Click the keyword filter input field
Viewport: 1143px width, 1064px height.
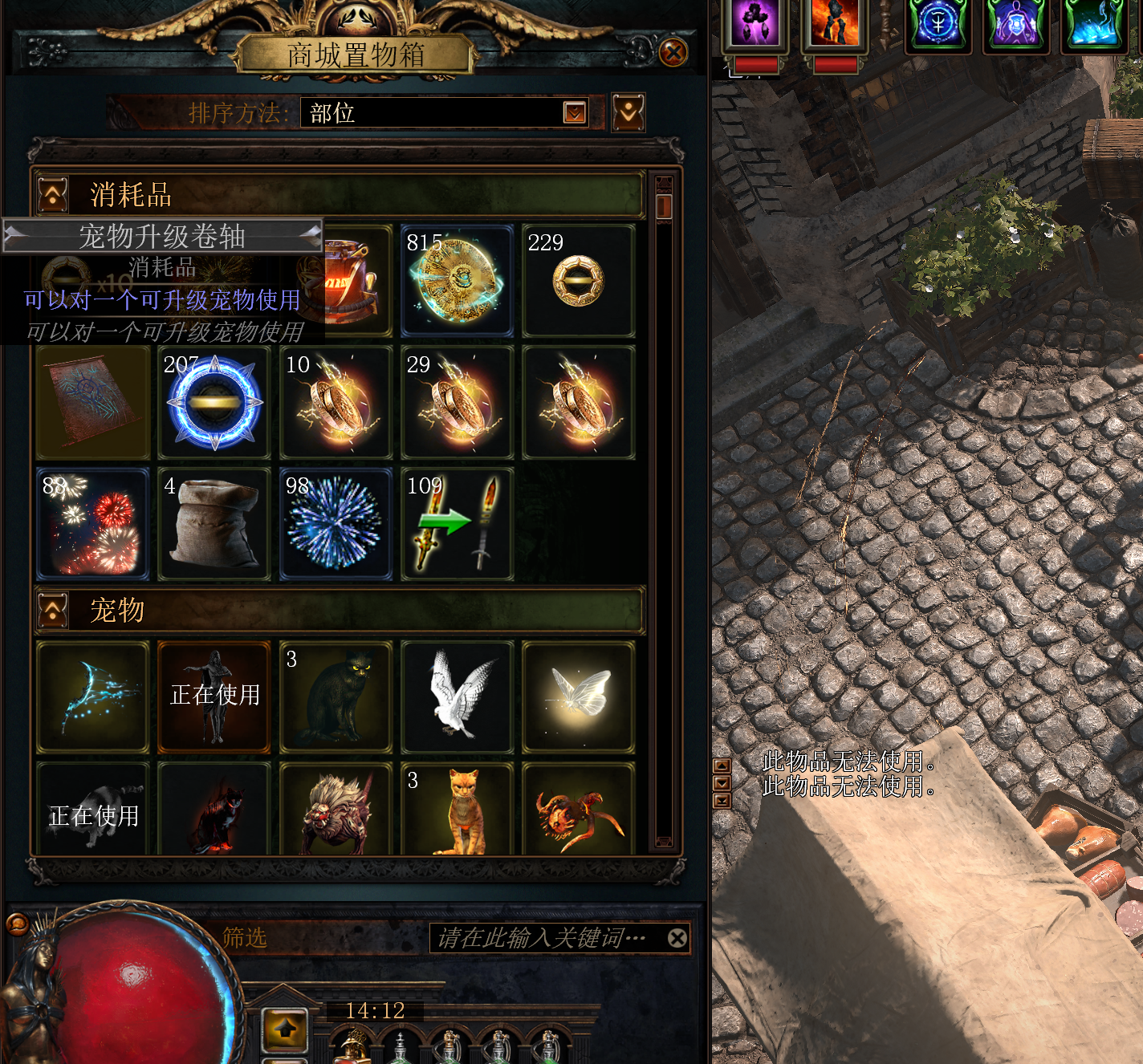click(x=546, y=938)
